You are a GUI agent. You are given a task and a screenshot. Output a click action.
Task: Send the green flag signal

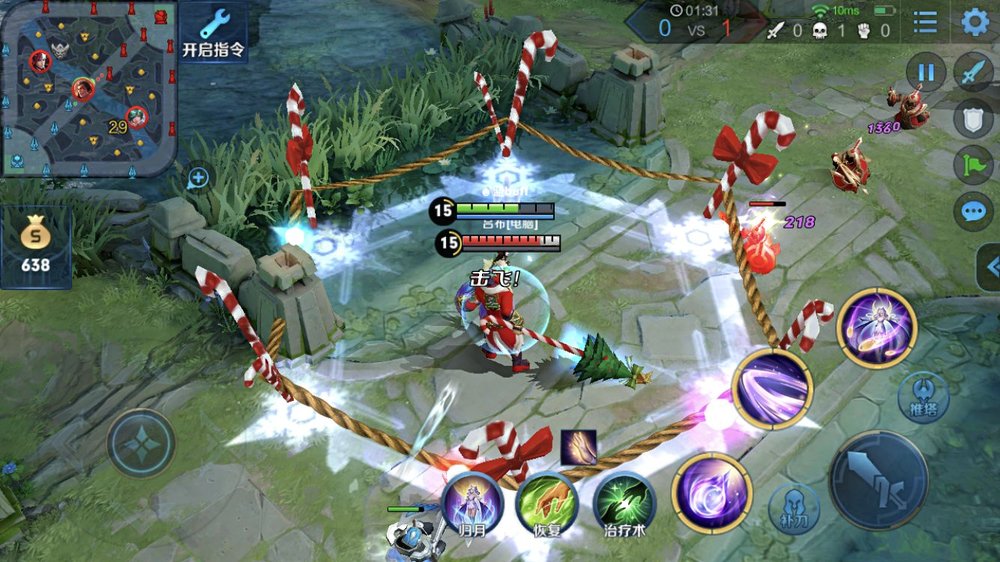click(x=973, y=165)
